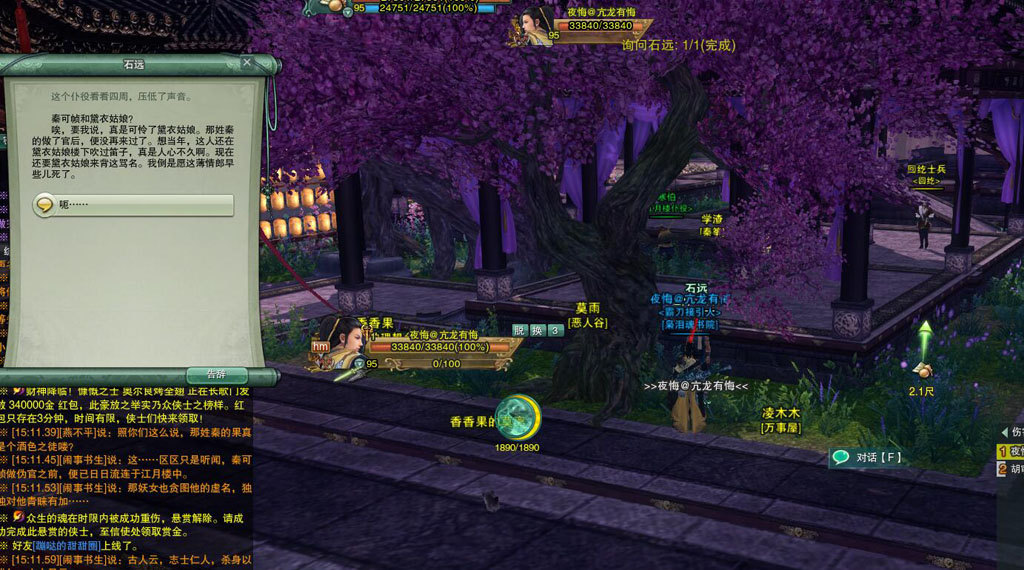Screen dimensions: 1024x570
Task: Click the 换 button above the health bar
Action: [537, 330]
